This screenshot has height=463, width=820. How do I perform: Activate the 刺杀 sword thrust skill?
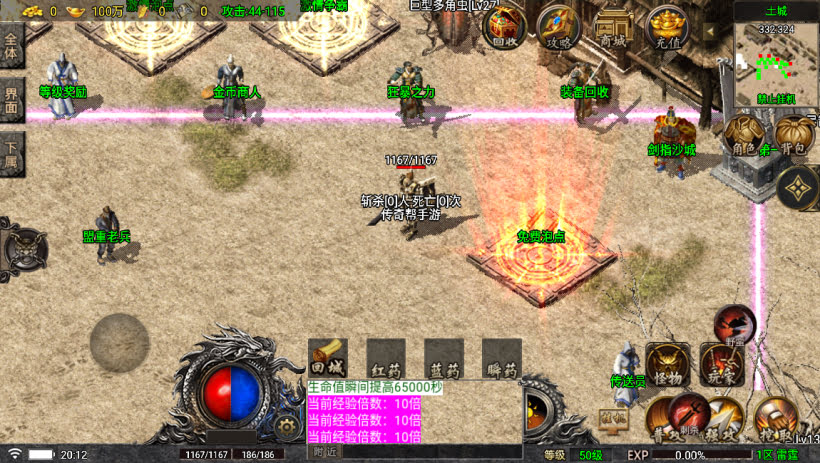click(x=690, y=410)
